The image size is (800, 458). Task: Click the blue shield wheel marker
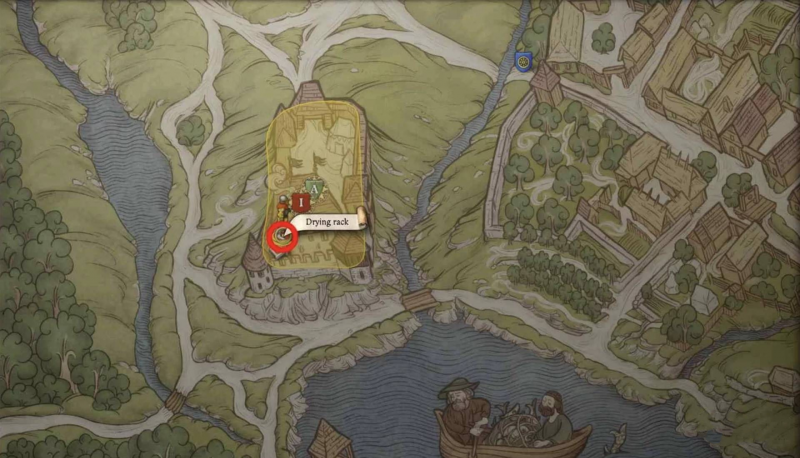pos(521,62)
